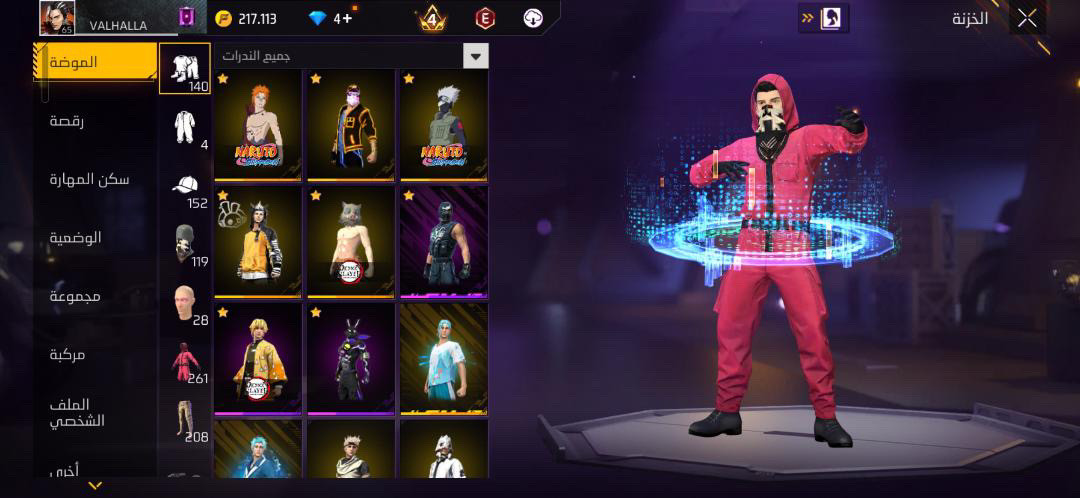Choose the boar-head Demon Slayer outfit

tap(351, 241)
